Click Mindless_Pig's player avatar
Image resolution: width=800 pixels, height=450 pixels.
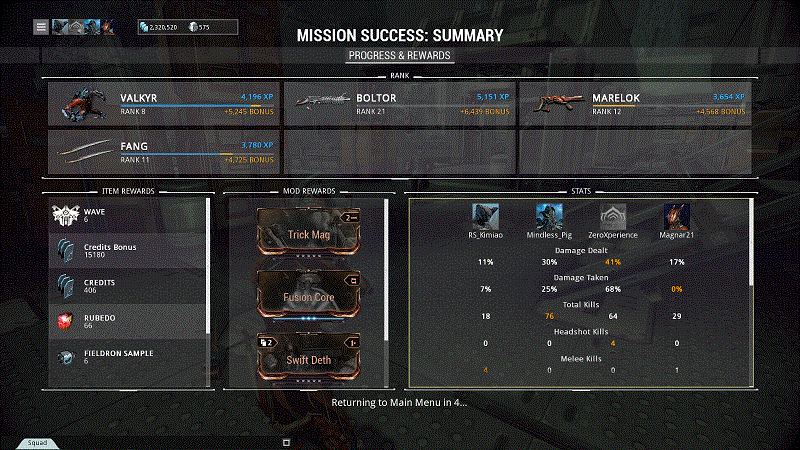[549, 217]
